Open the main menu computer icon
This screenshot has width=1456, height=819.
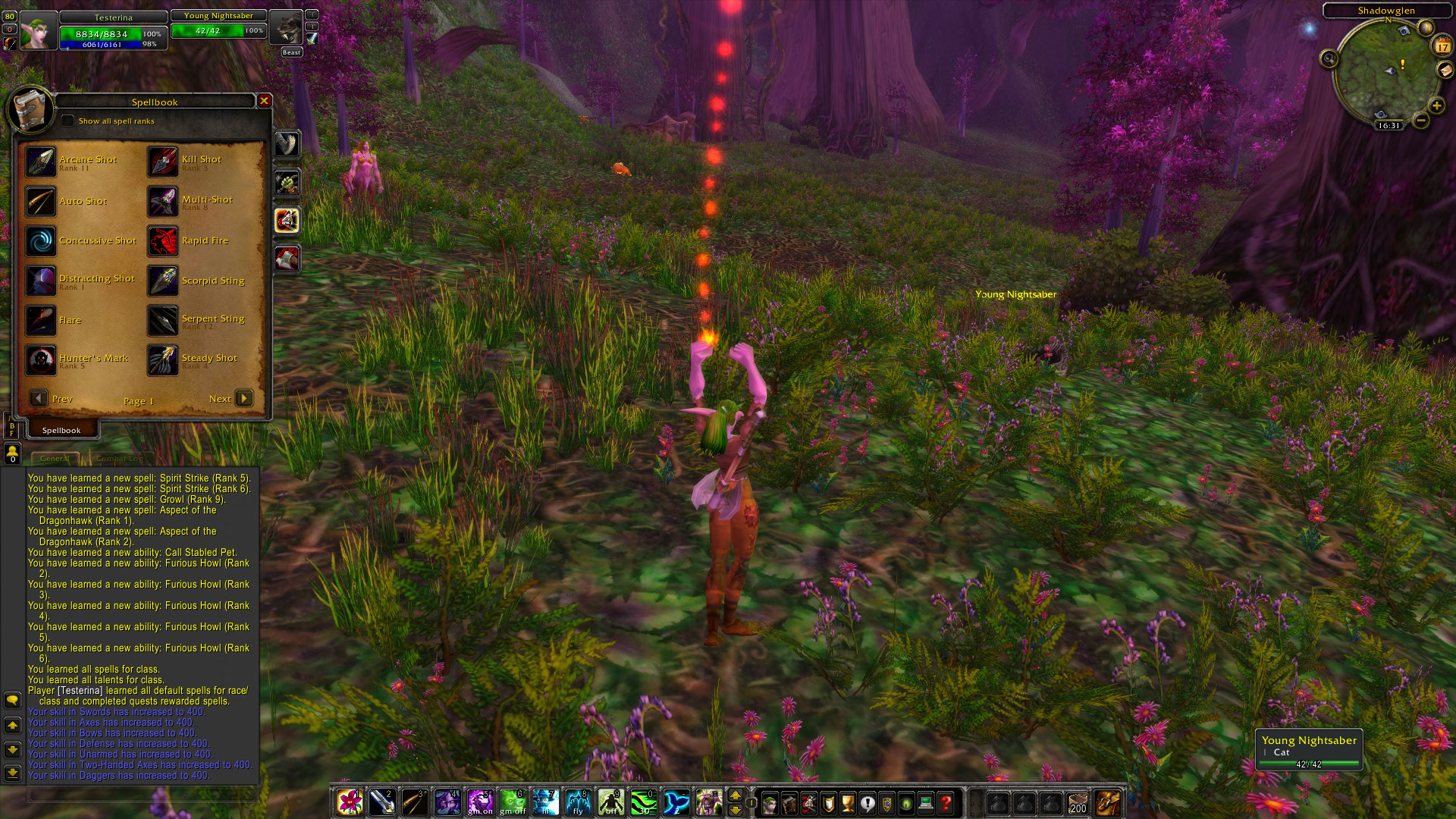point(925,801)
